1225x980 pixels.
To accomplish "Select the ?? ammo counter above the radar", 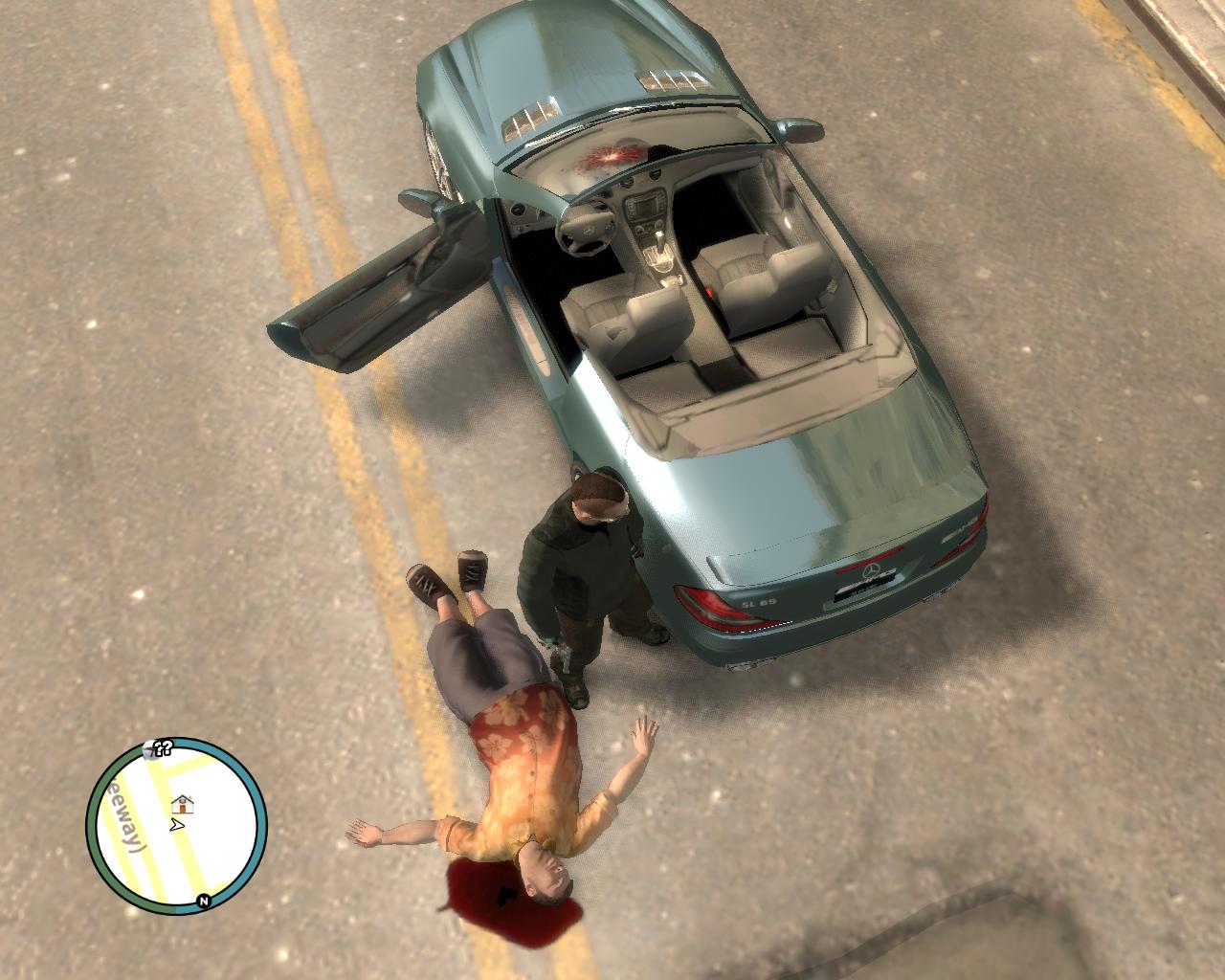I will [x=162, y=746].
